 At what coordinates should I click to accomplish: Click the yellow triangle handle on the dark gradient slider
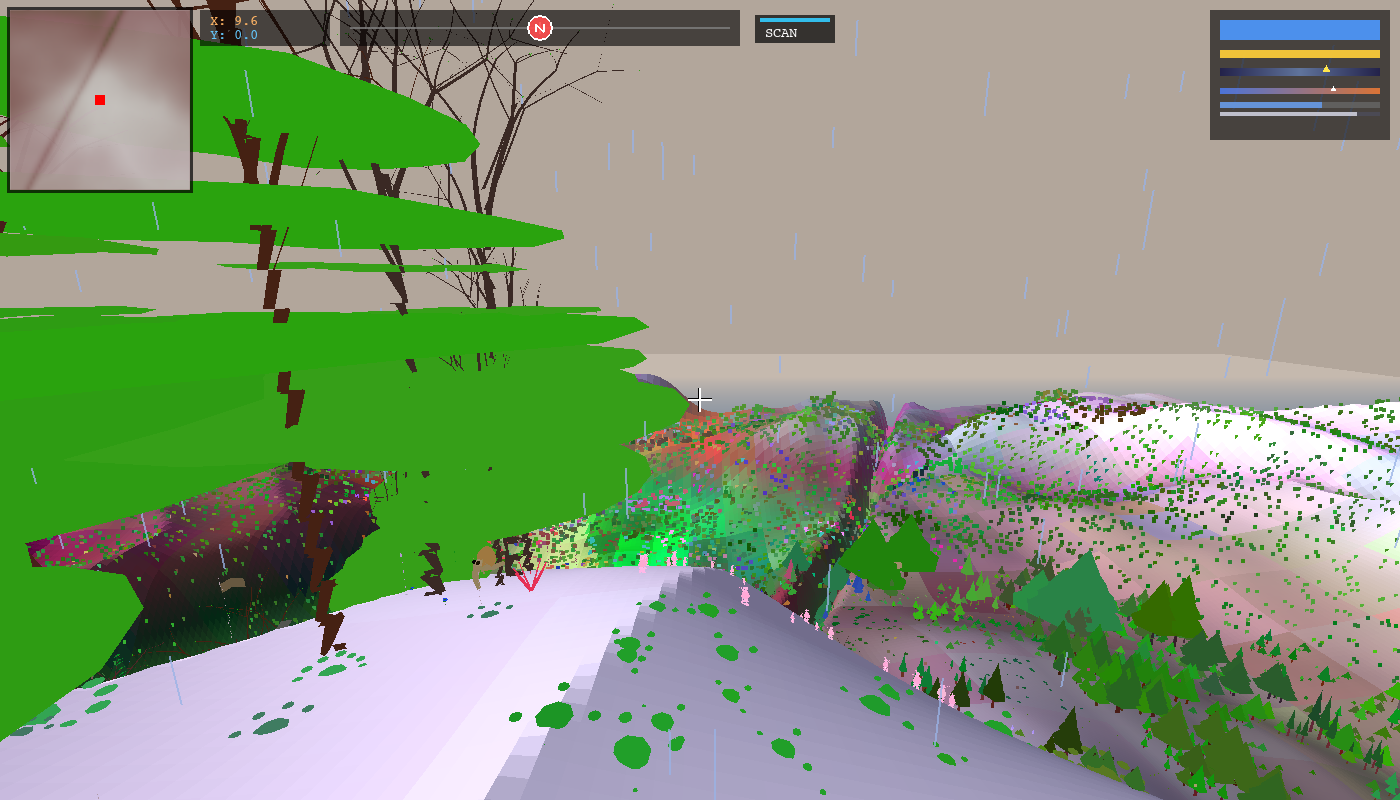(x=1327, y=67)
